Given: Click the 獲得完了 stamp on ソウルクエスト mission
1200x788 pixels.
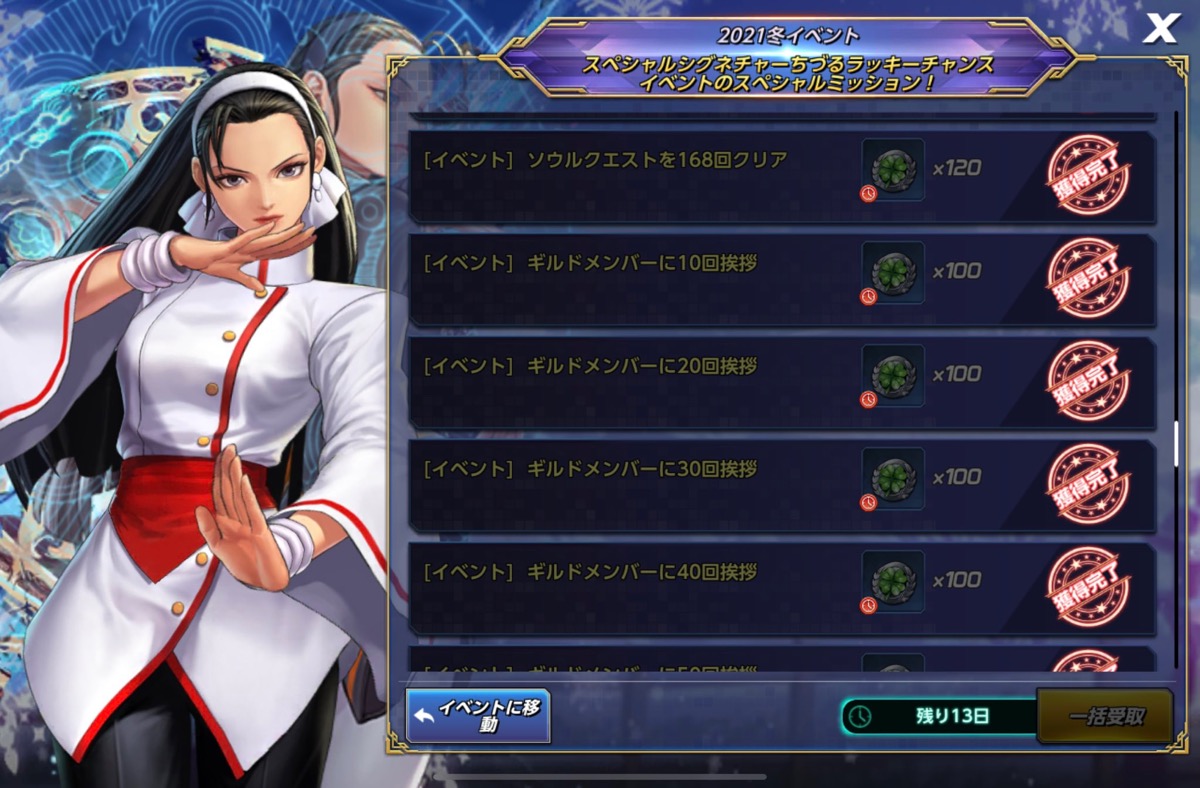Looking at the screenshot, I should click(x=1088, y=176).
